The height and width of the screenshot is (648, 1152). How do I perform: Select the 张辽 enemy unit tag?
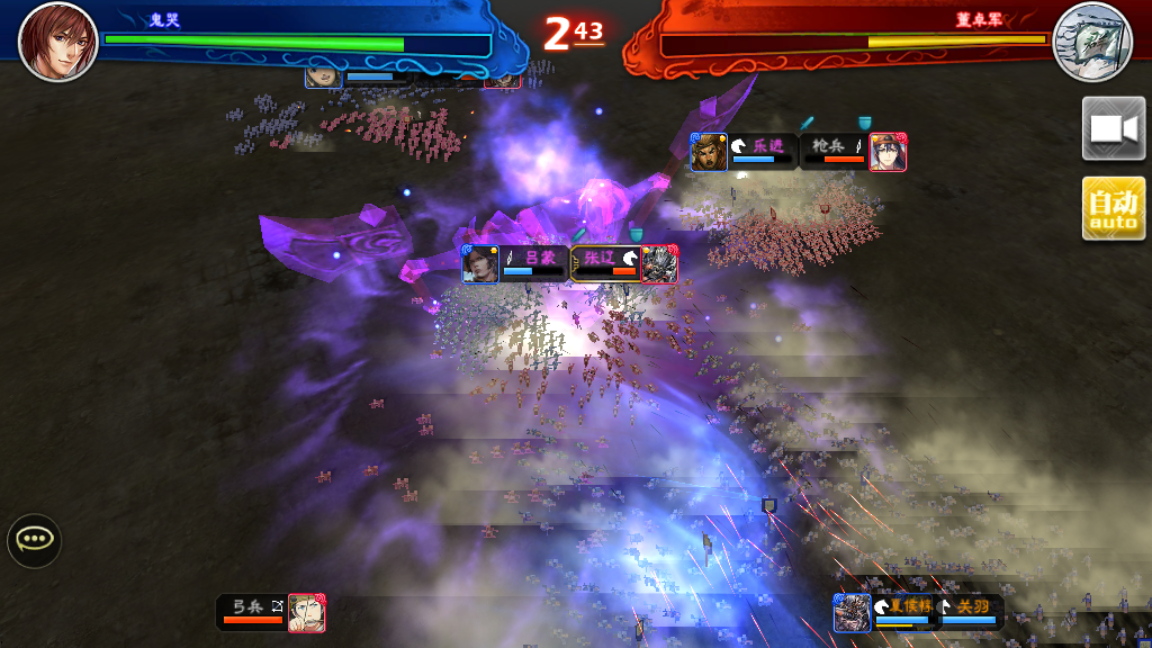pos(624,263)
